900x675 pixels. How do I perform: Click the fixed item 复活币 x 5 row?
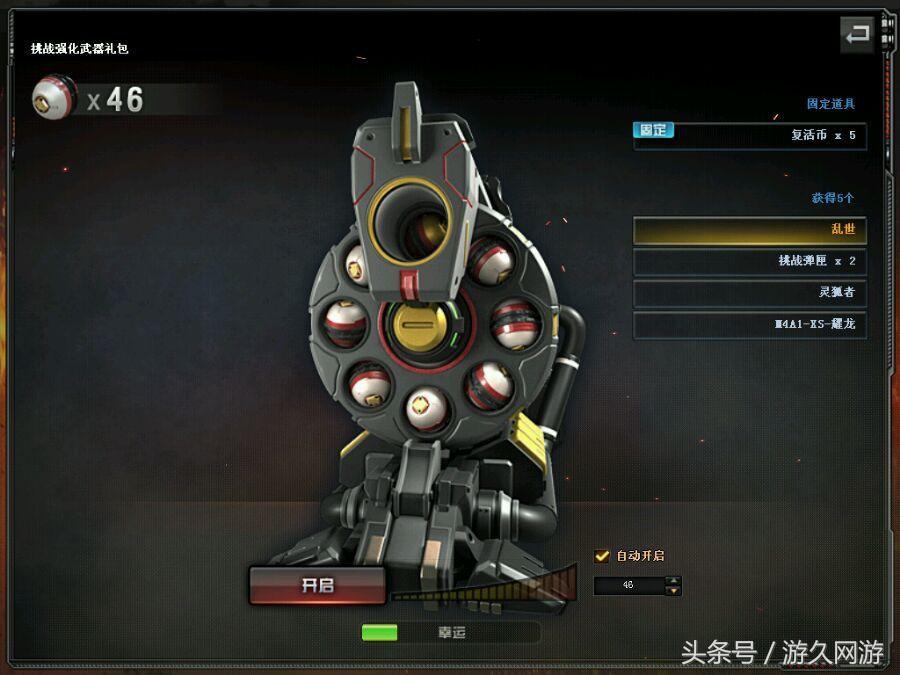click(x=749, y=135)
